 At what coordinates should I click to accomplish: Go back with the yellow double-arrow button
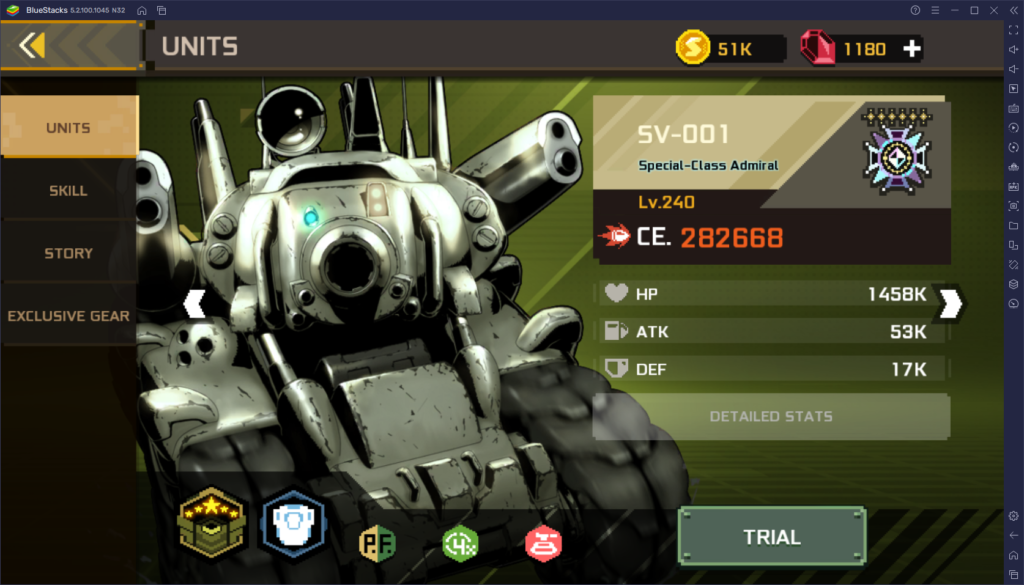tap(32, 45)
